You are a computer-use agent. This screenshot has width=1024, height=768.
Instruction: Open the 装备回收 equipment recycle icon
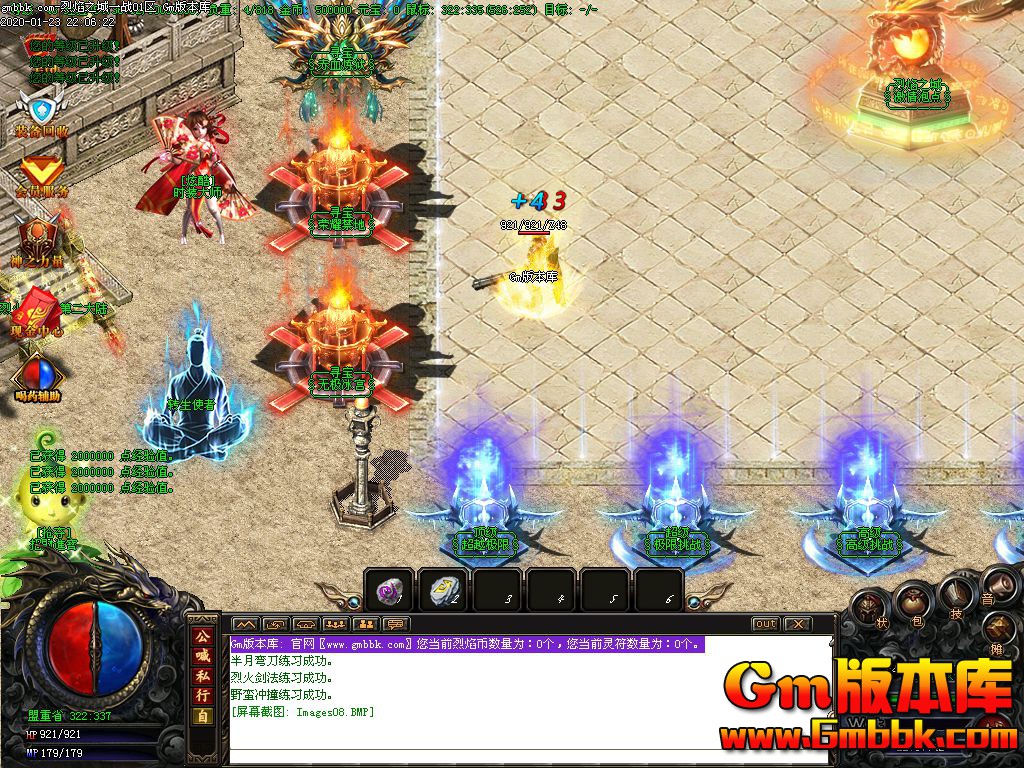[40, 109]
